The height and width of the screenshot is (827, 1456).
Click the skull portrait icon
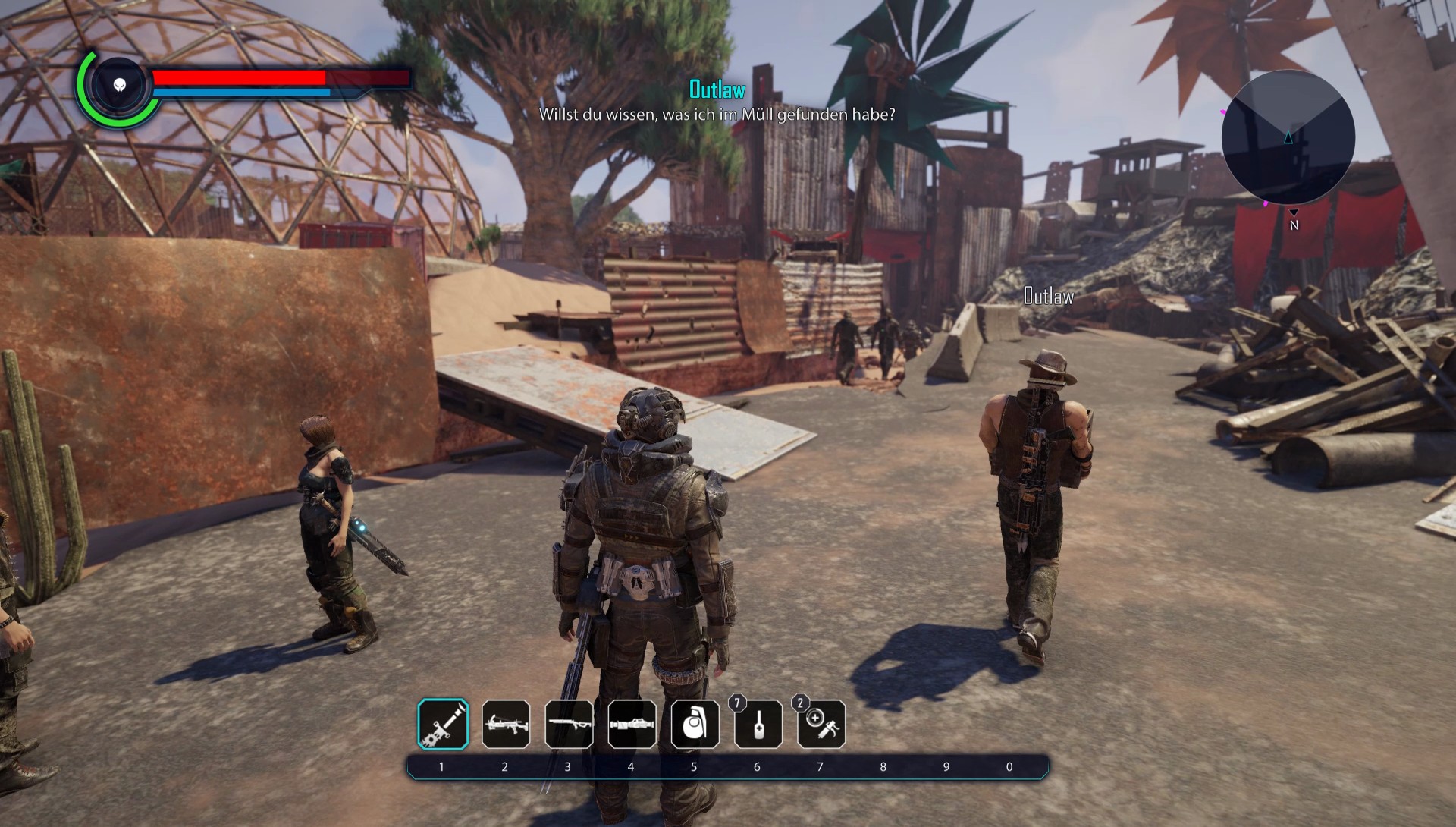(120, 85)
